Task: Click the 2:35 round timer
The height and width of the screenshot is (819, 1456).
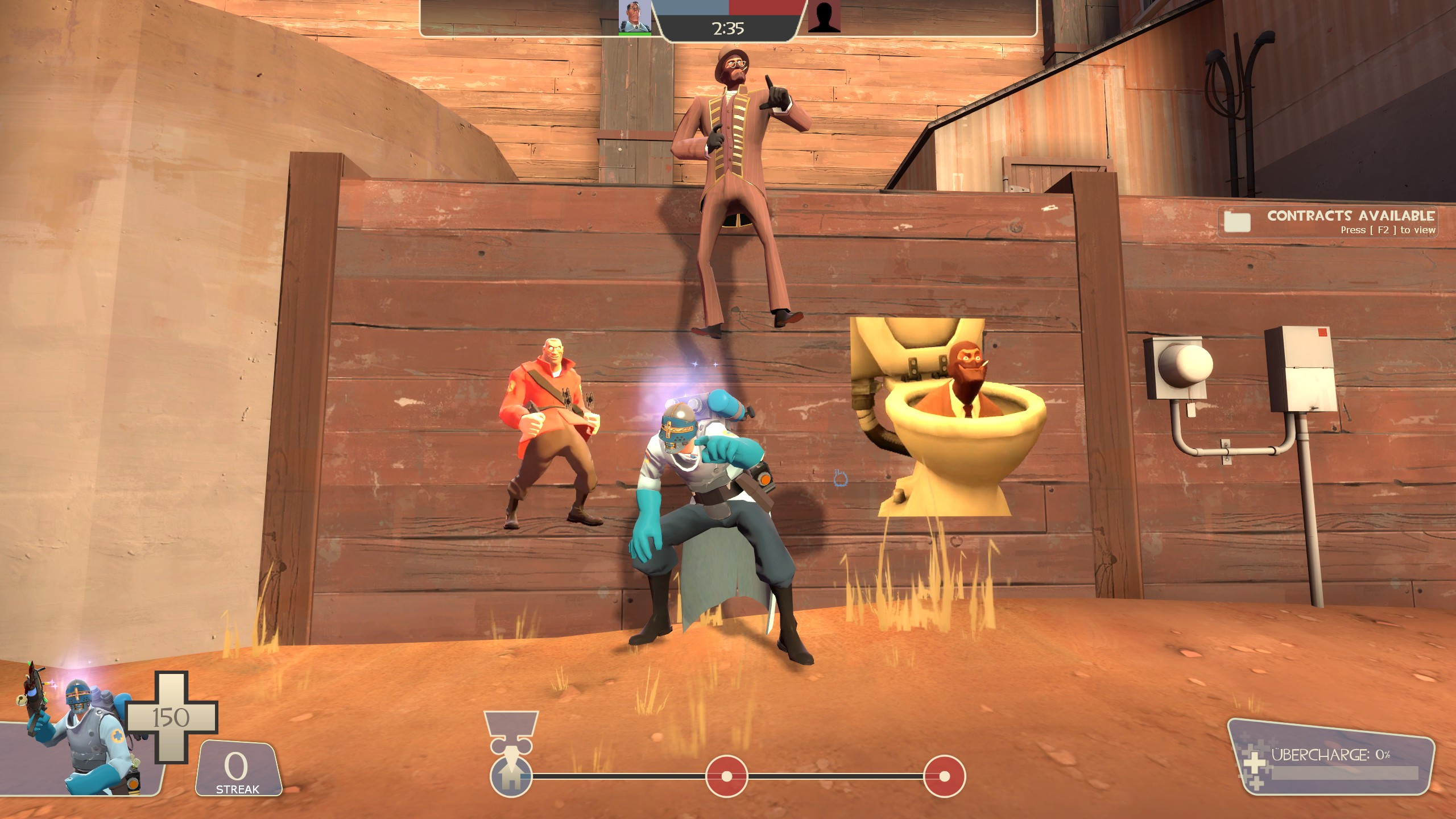Action: click(x=729, y=28)
